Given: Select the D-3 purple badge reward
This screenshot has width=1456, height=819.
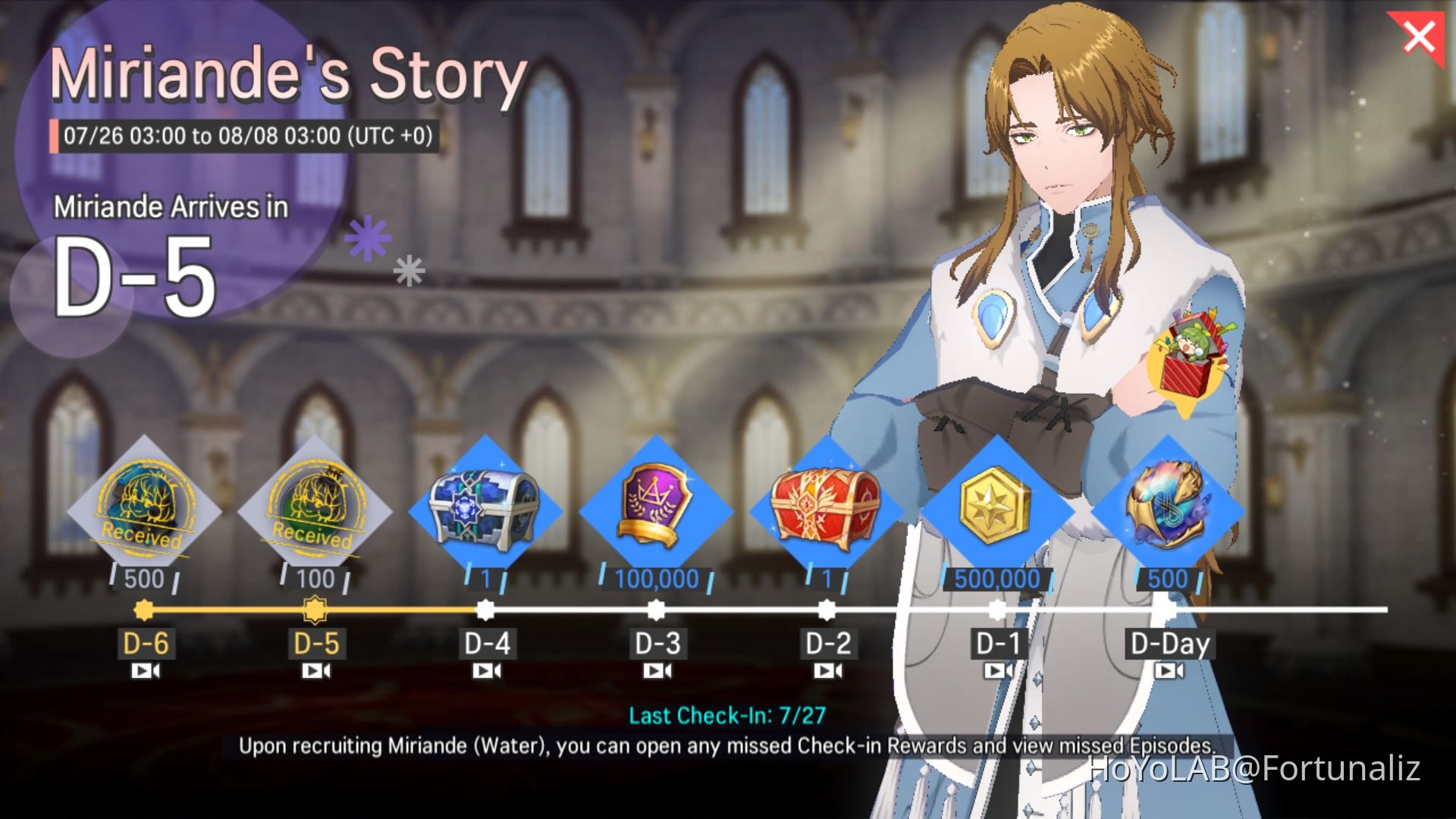Looking at the screenshot, I should click(x=654, y=508).
